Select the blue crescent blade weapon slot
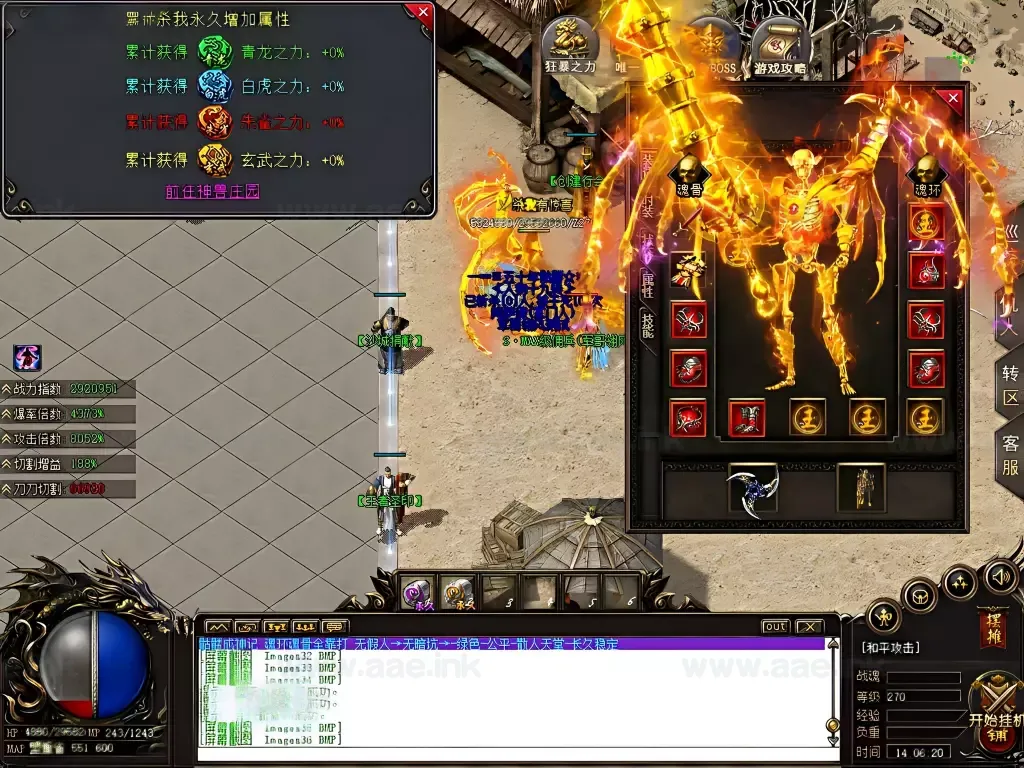The image size is (1024, 768). click(x=753, y=487)
